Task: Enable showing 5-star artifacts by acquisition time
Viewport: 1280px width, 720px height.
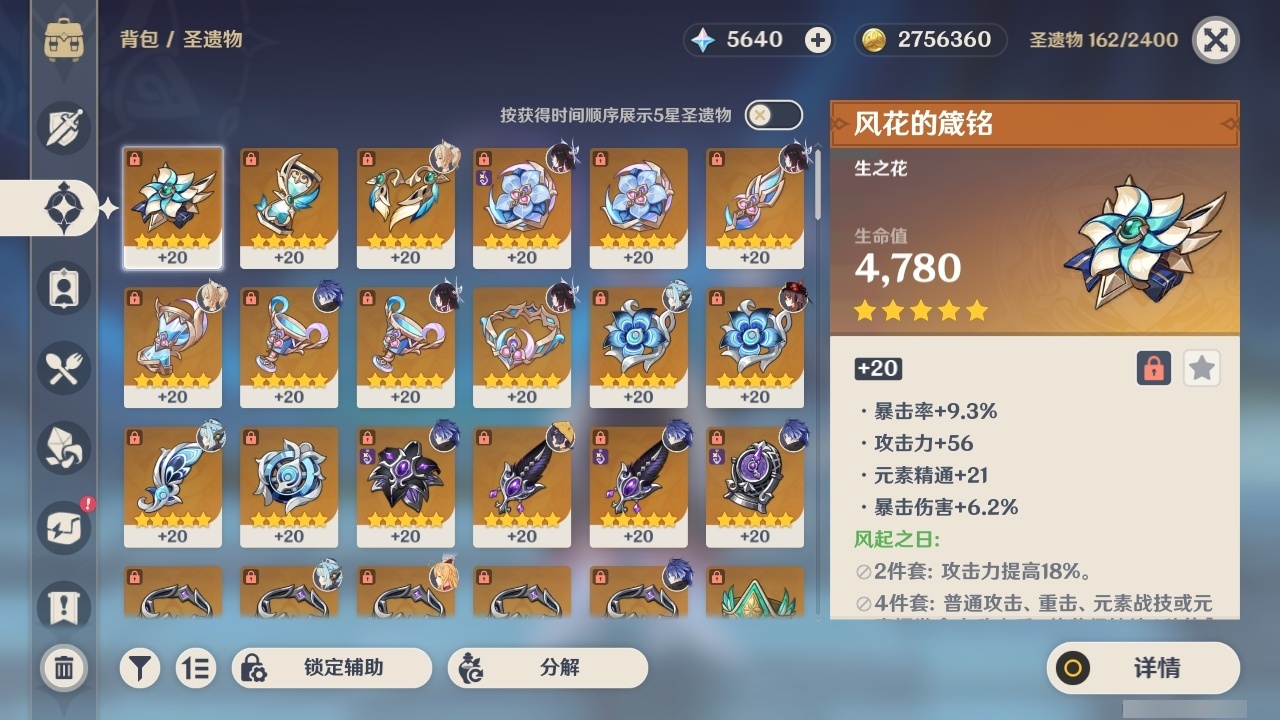Action: 772,115
